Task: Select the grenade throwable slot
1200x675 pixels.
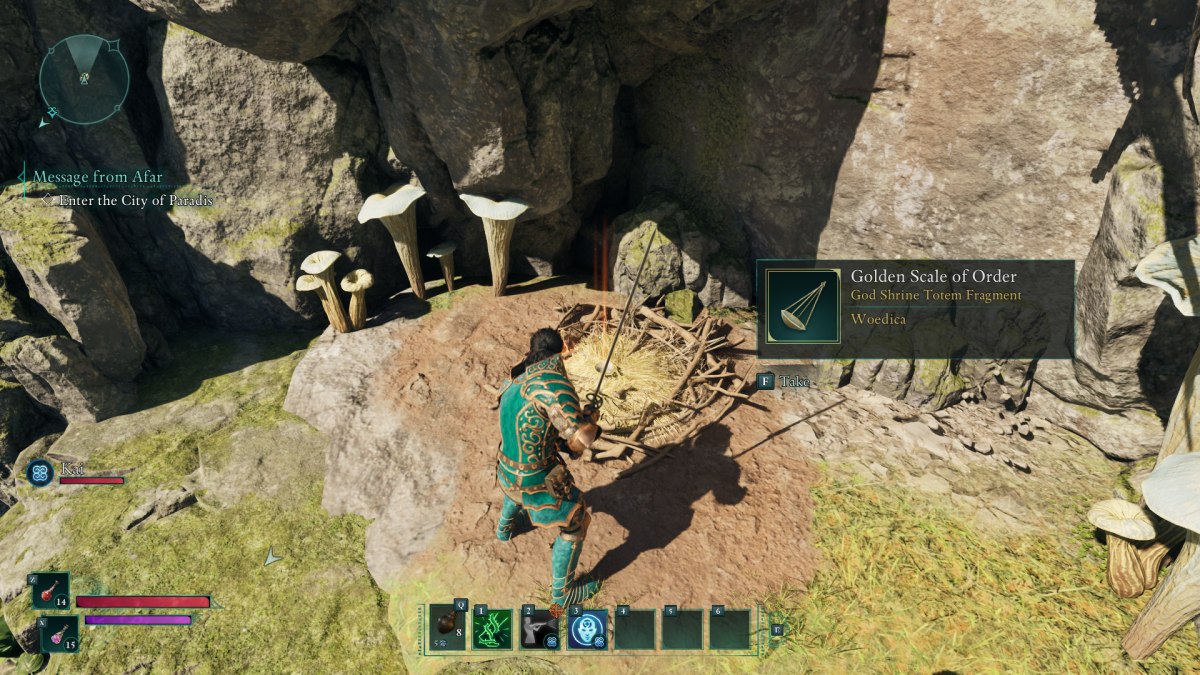Action: click(x=448, y=630)
